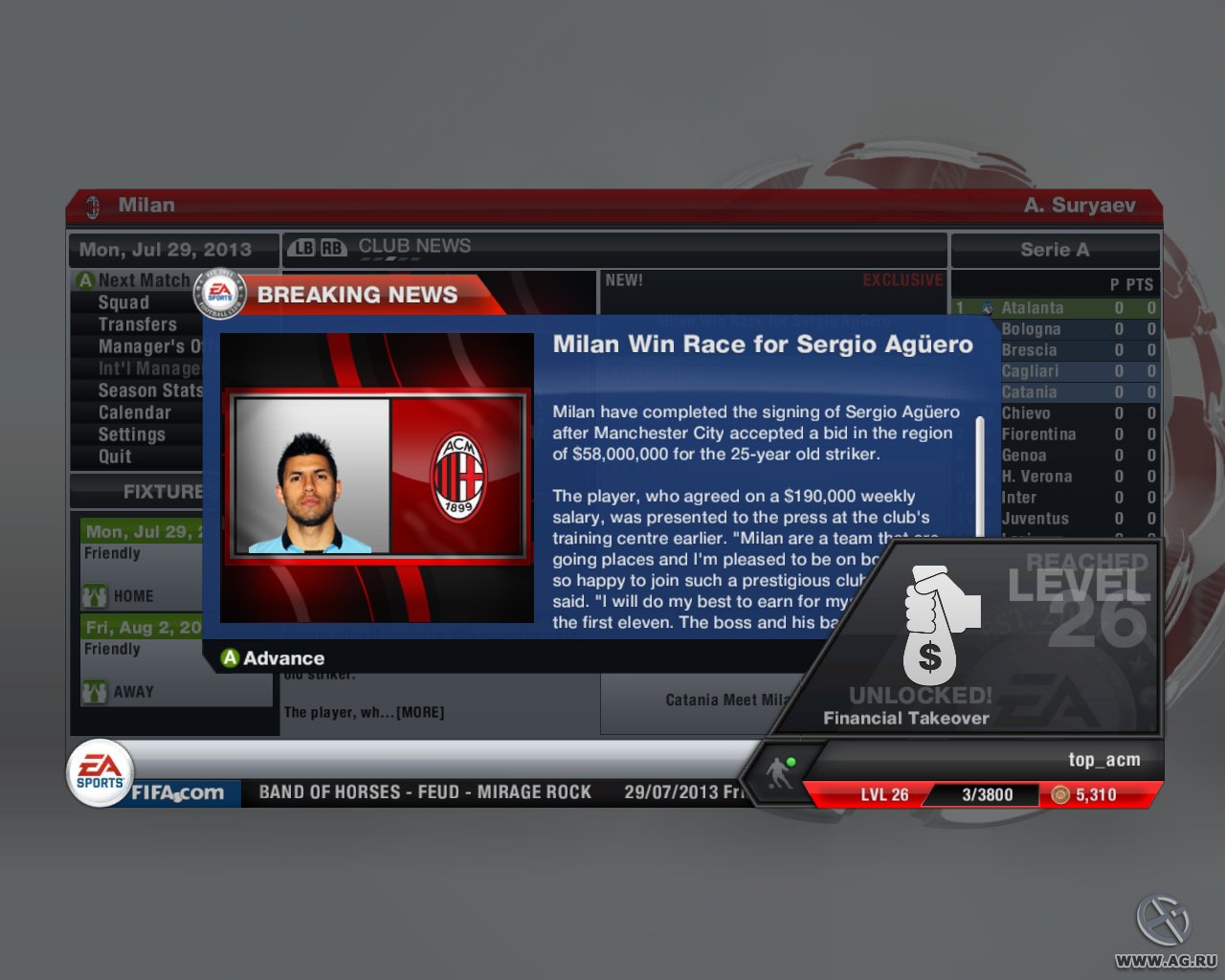Click the EA Sports logo at bottom left
1225x980 pixels.
pos(99,770)
